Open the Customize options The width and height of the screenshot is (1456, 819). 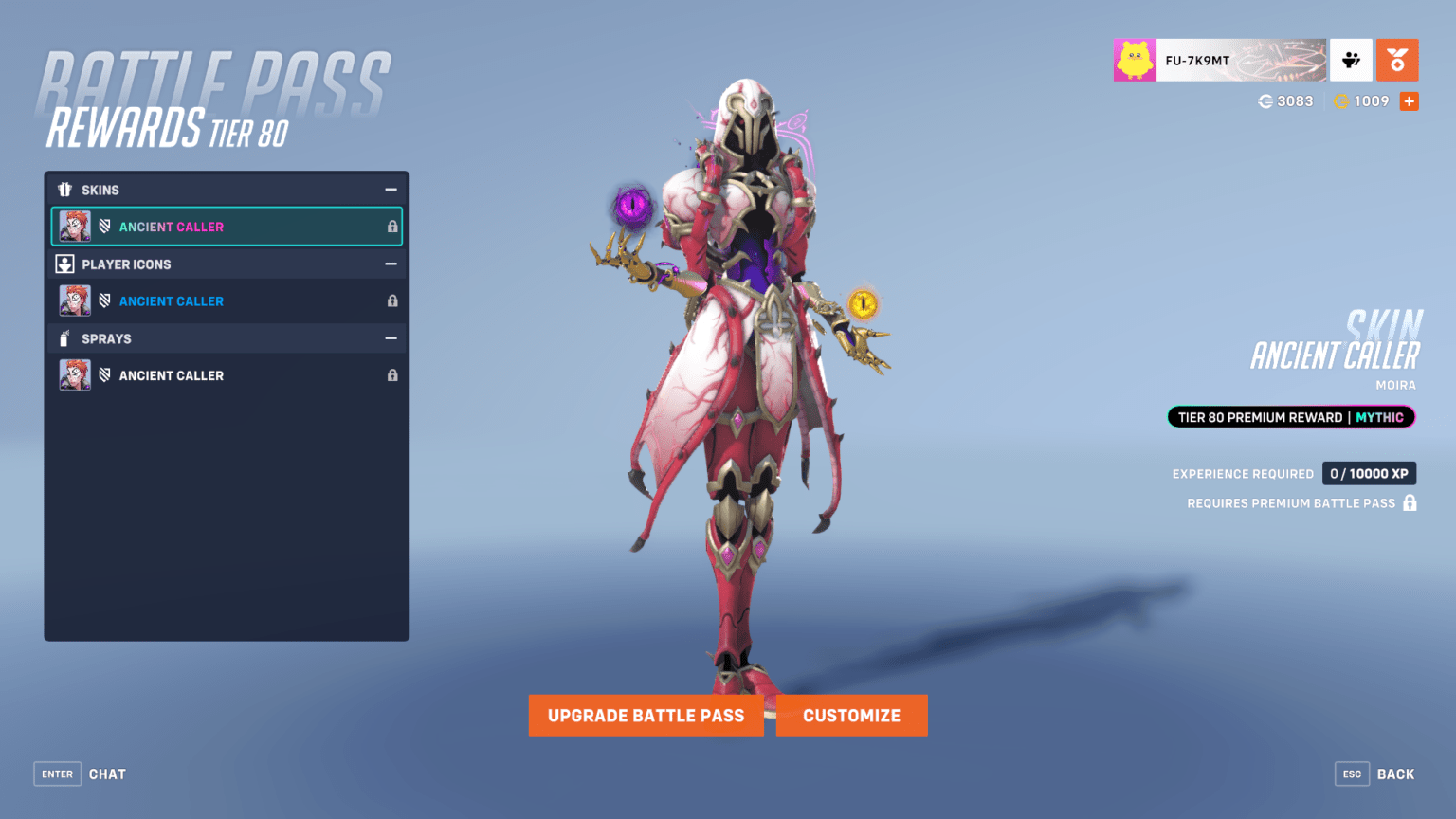[x=851, y=716]
